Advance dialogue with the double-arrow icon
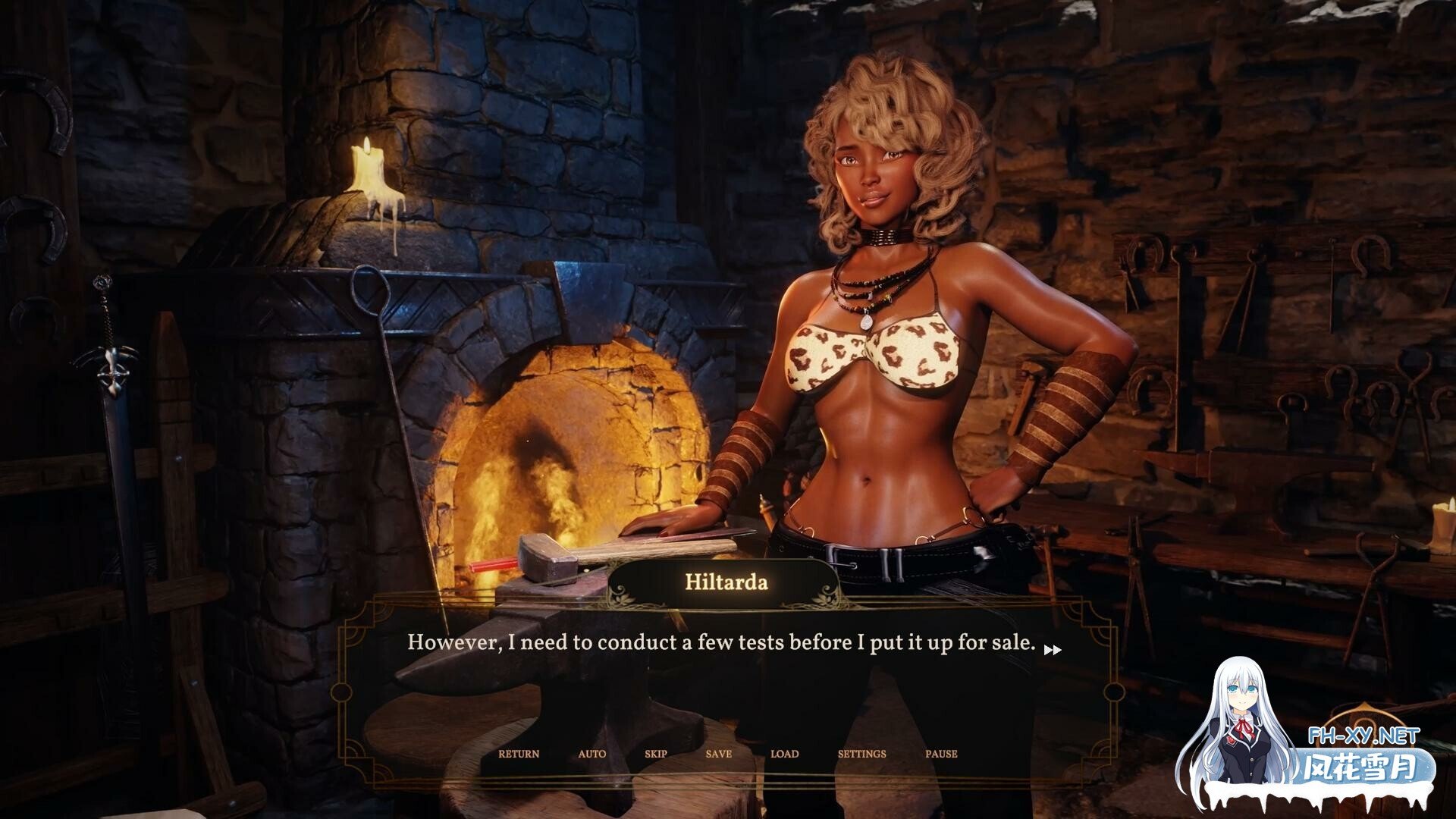 (x=1053, y=649)
